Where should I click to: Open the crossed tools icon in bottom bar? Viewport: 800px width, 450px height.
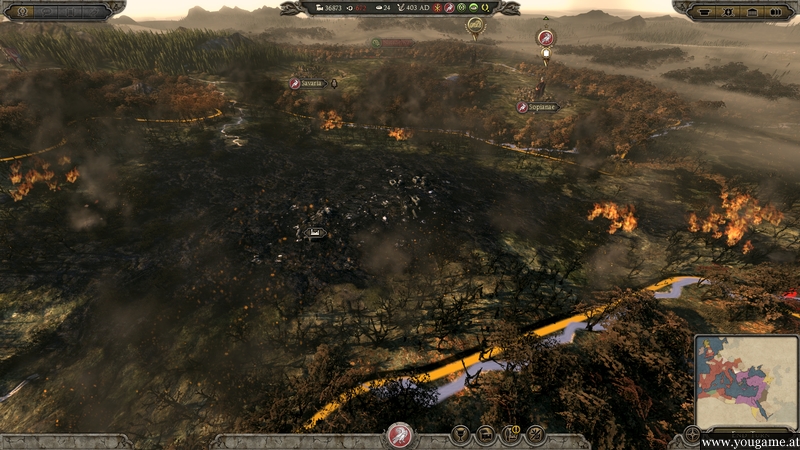click(536, 435)
